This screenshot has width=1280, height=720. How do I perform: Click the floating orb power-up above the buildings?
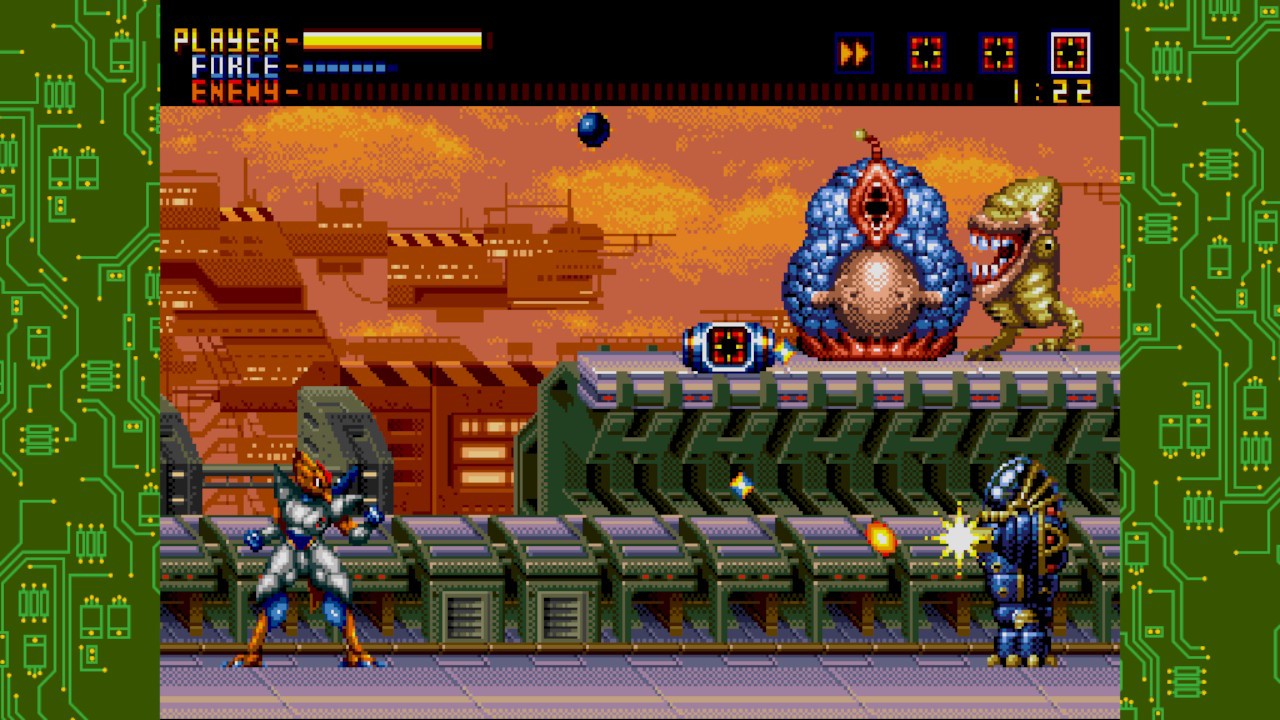592,131
